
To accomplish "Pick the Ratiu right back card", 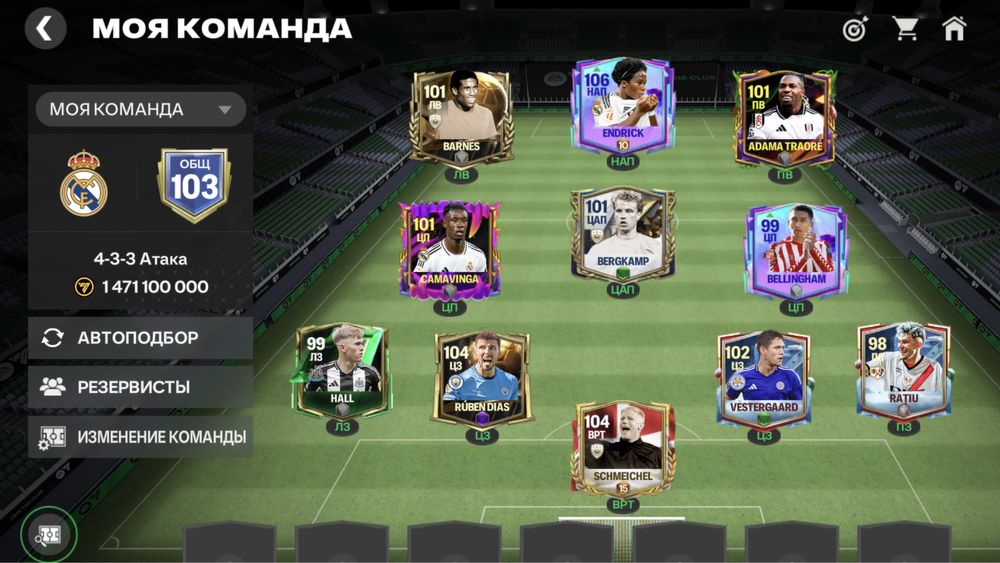I will 903,369.
